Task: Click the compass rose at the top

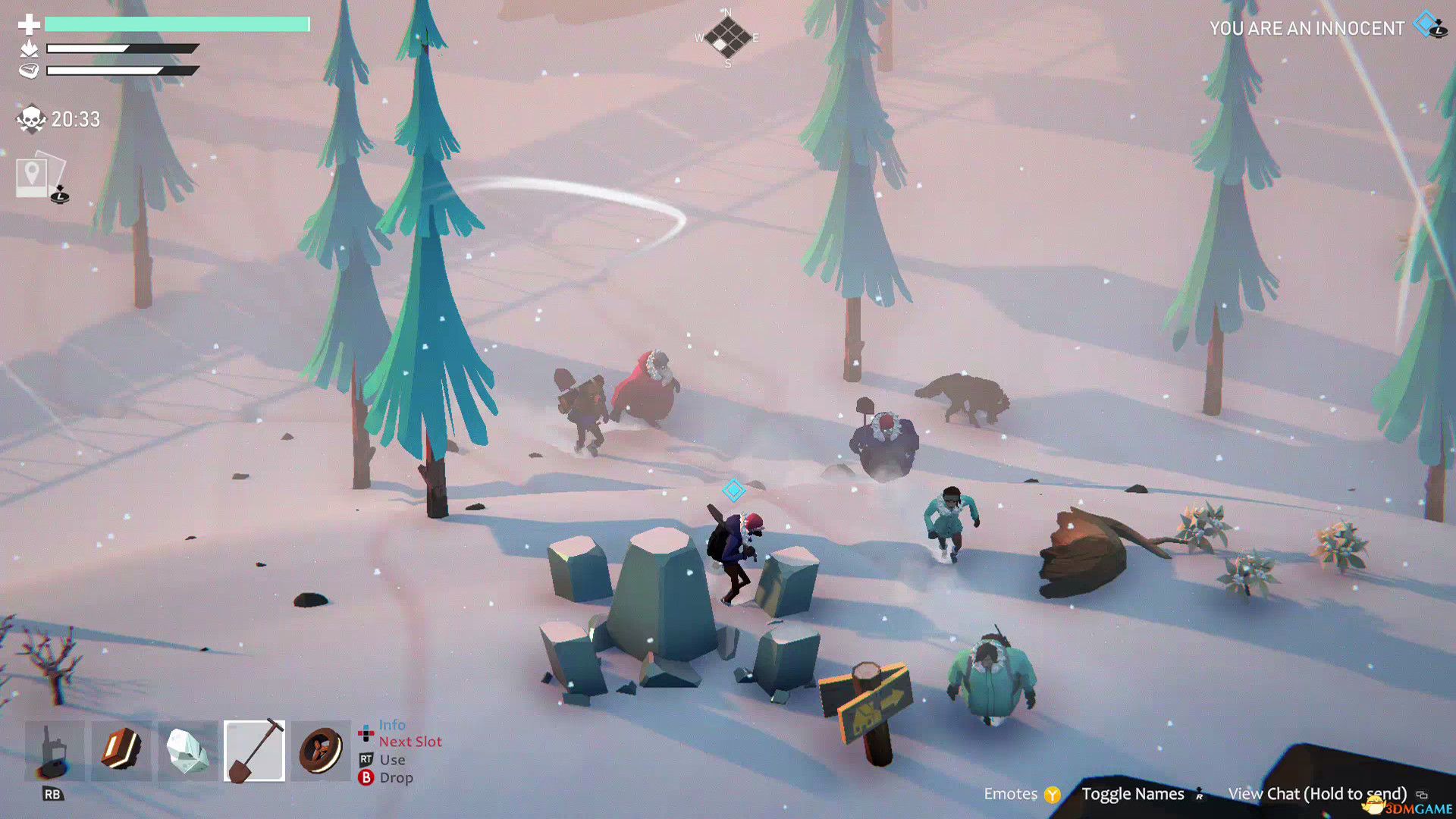Action: pos(730,36)
